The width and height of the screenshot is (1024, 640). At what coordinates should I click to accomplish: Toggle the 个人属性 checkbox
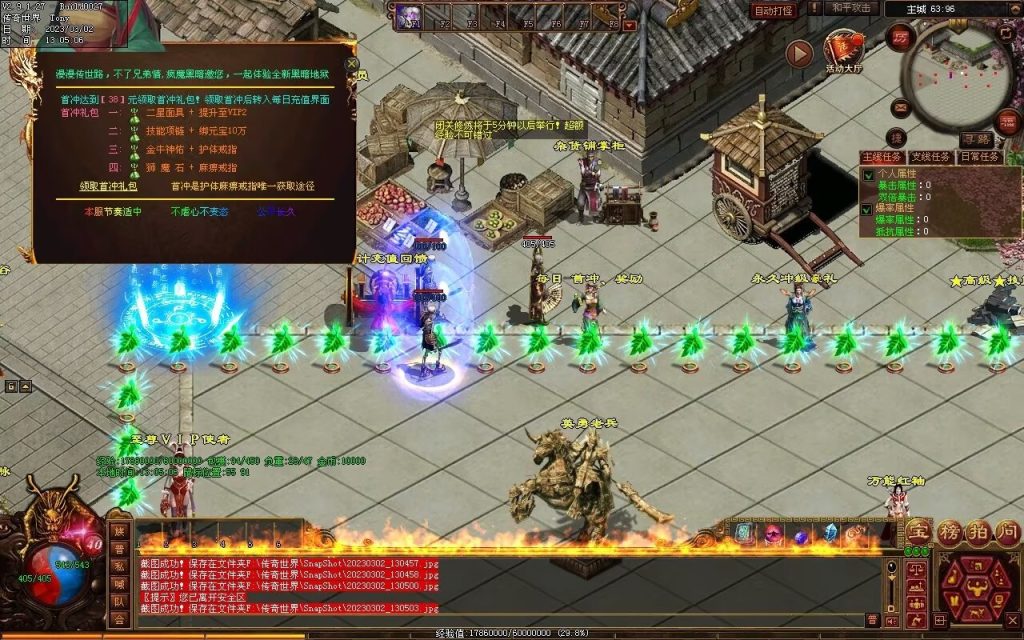[868, 174]
